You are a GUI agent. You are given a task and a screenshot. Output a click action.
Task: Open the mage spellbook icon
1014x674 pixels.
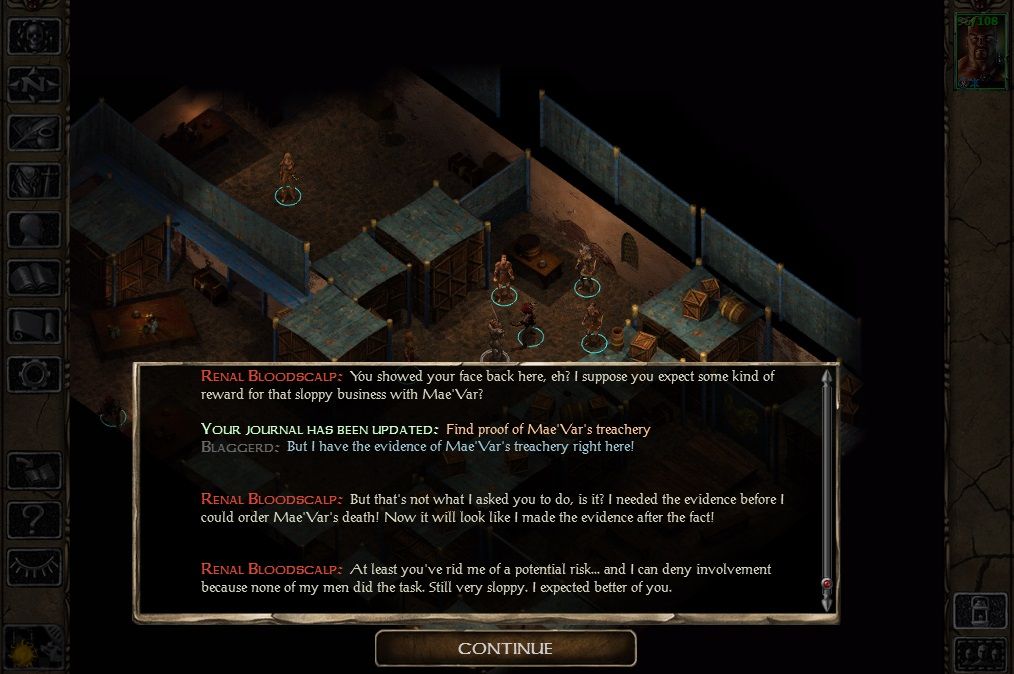pos(34,277)
